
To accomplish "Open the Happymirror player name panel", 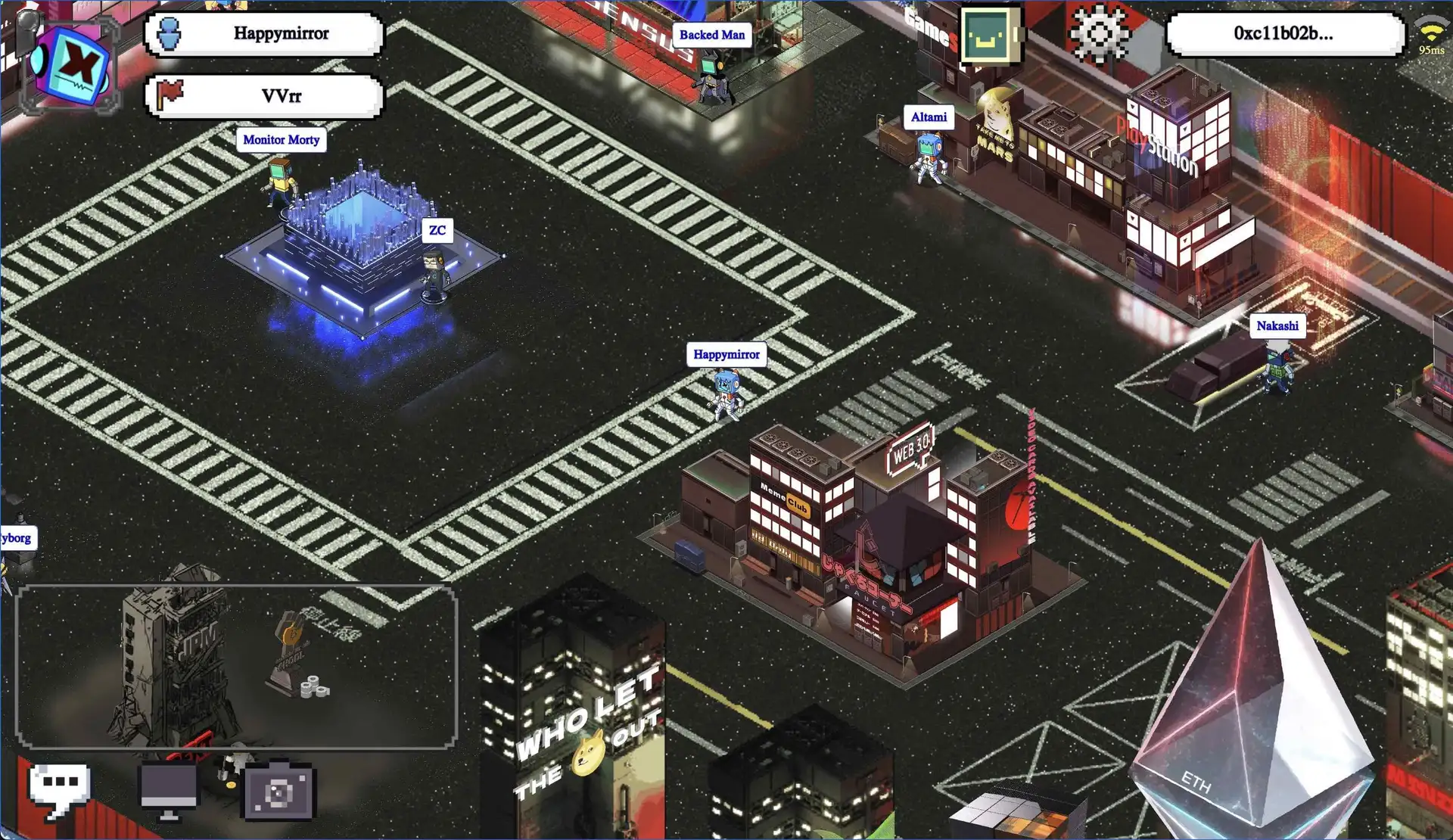I will 264,34.
